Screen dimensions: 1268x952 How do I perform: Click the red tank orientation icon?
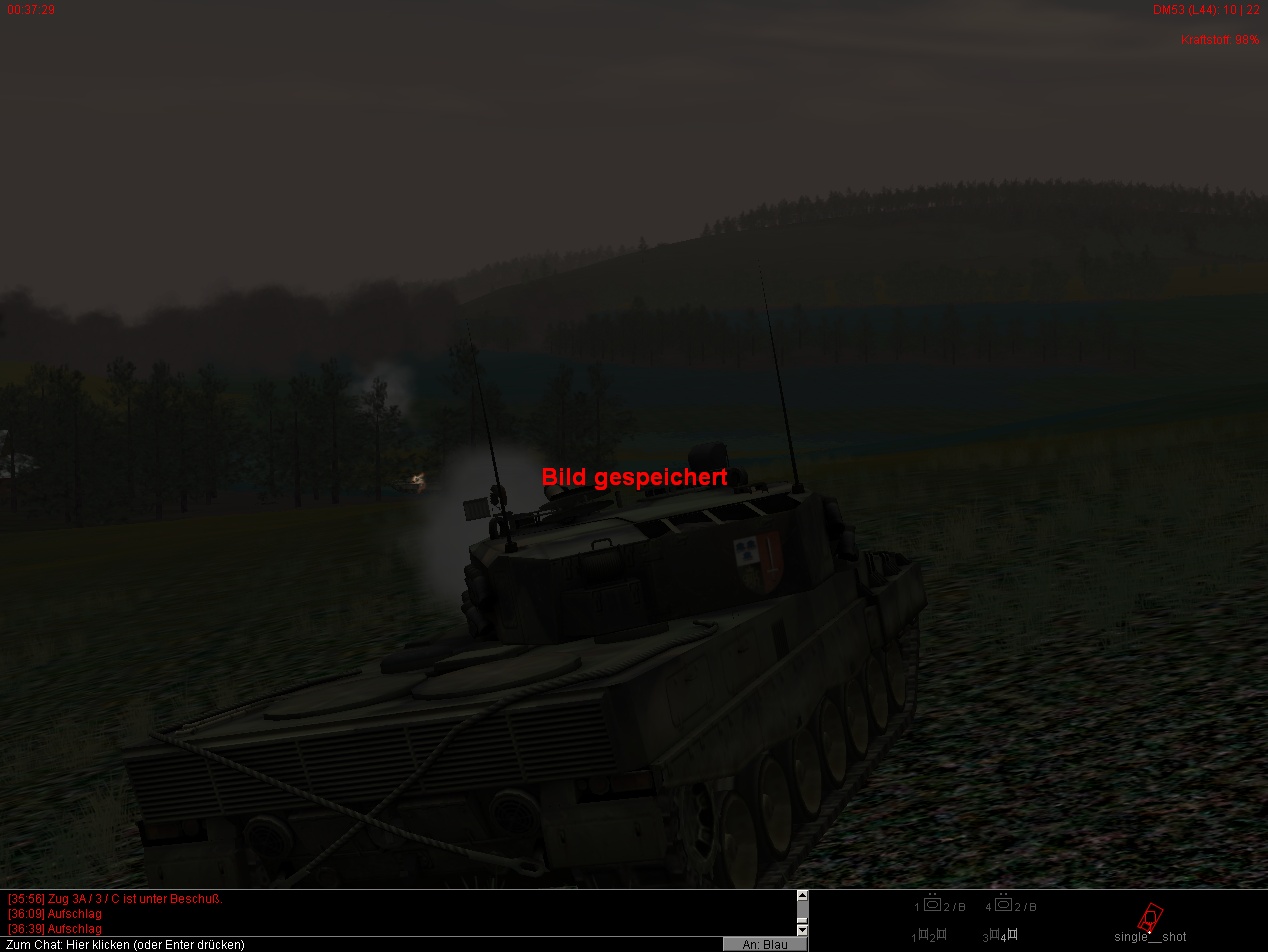point(1151,916)
